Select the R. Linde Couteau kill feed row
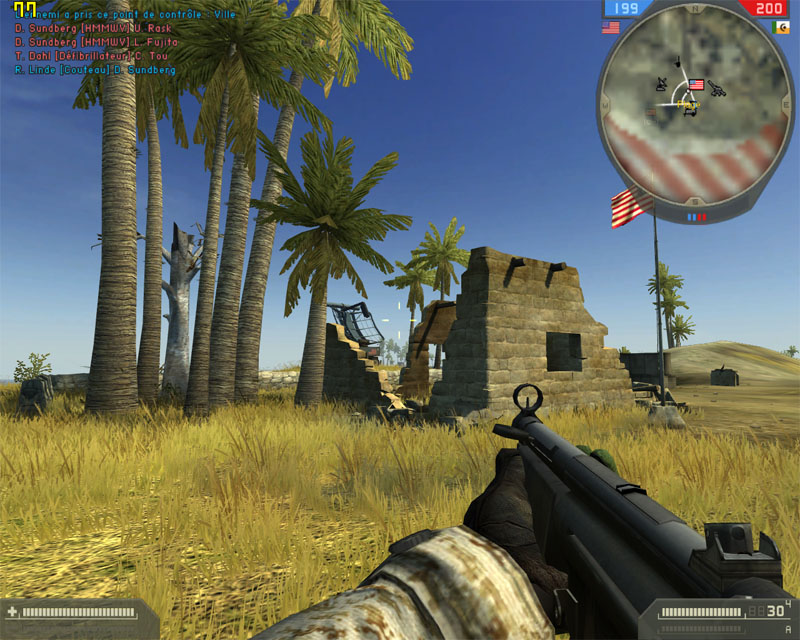The image size is (800, 640). click(96, 70)
